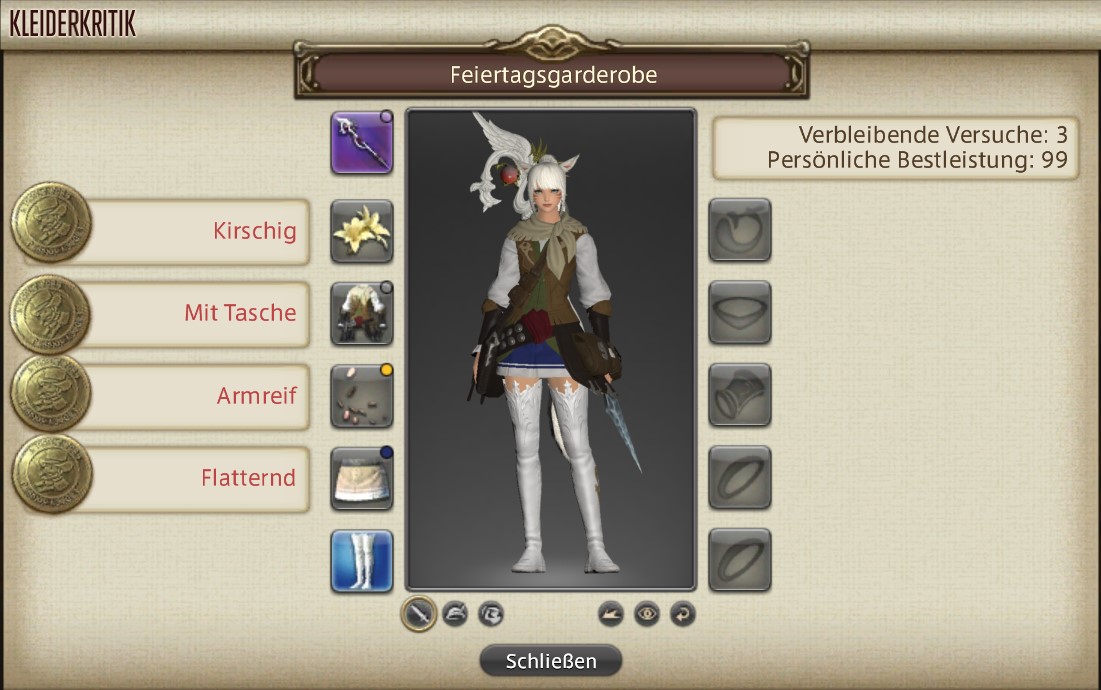
Task: Pick the white skirt legs slot
Action: coord(362,478)
